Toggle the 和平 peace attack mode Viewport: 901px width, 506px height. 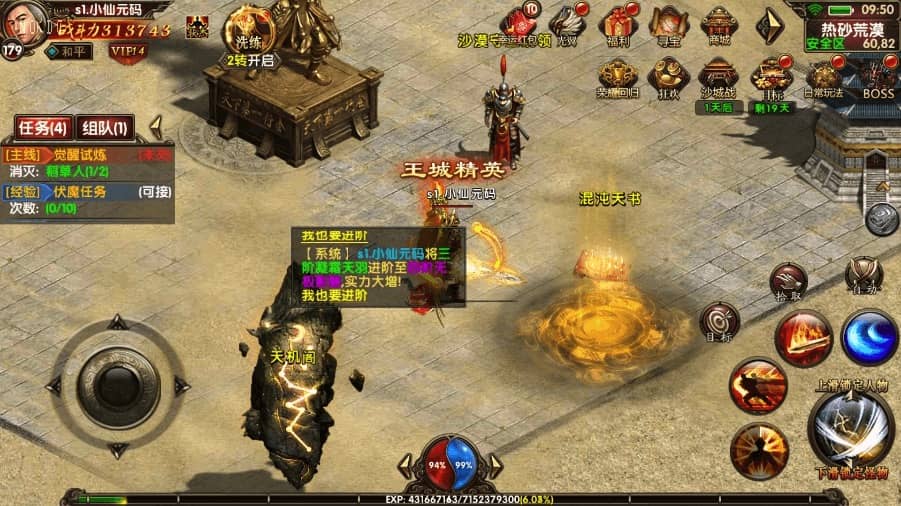68,49
